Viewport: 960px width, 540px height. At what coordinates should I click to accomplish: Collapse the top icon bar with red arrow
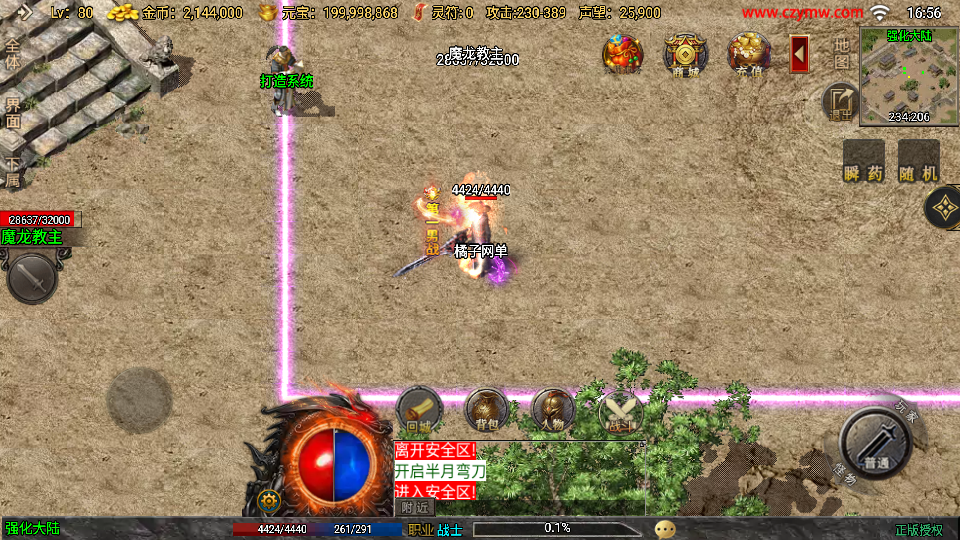(799, 54)
